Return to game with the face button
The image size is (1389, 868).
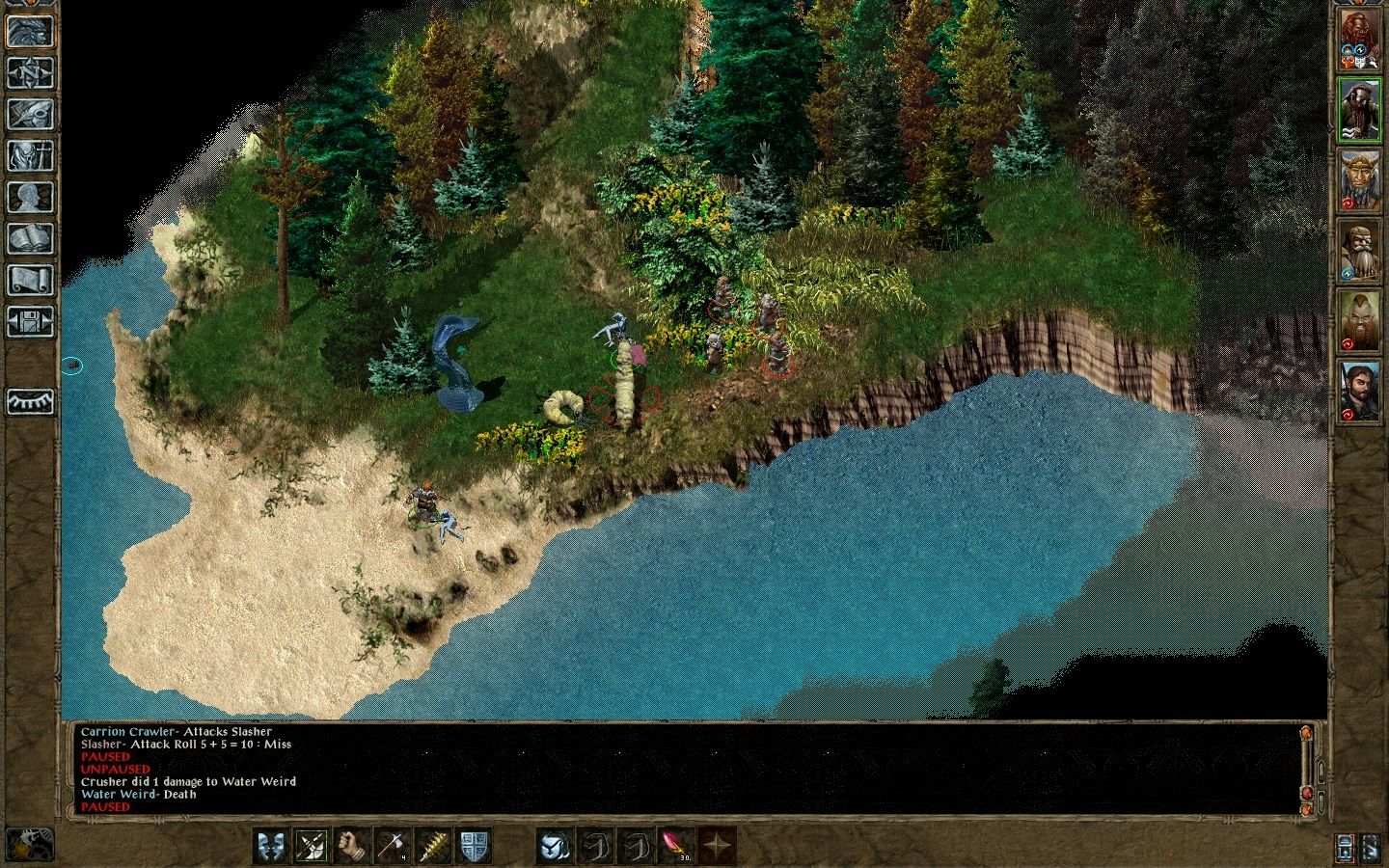point(30,31)
